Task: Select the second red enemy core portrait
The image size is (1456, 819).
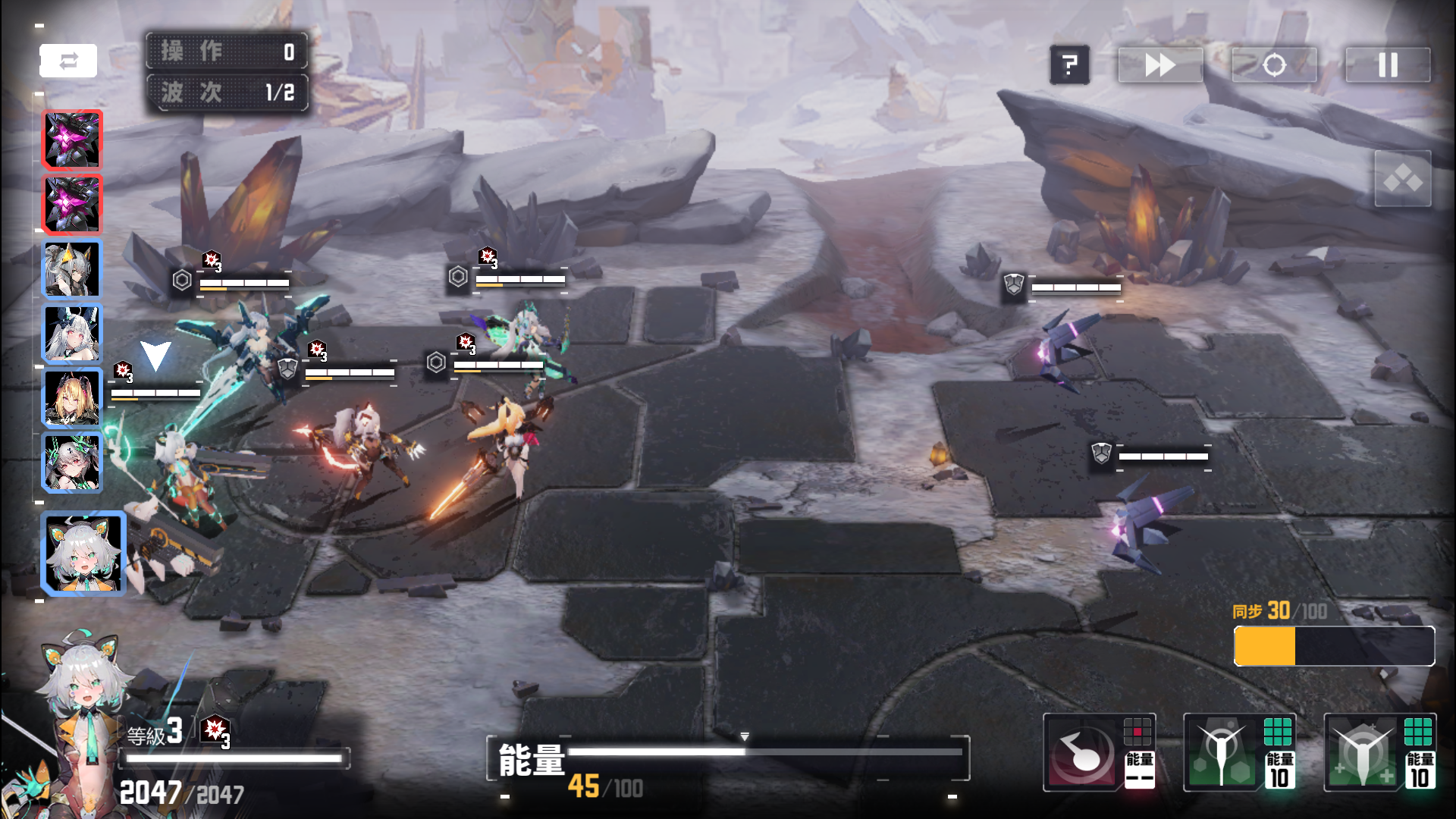Action: pyautogui.click(x=72, y=203)
